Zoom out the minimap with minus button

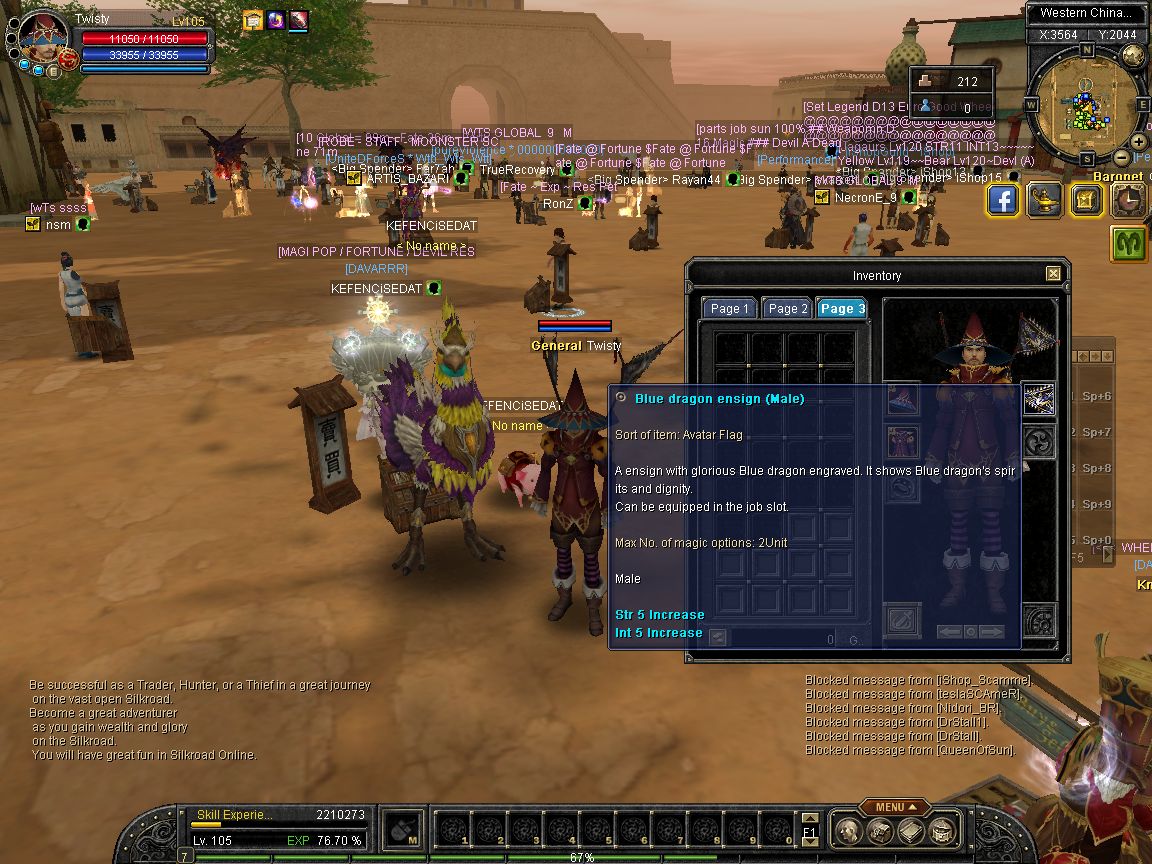pyautogui.click(x=1122, y=158)
